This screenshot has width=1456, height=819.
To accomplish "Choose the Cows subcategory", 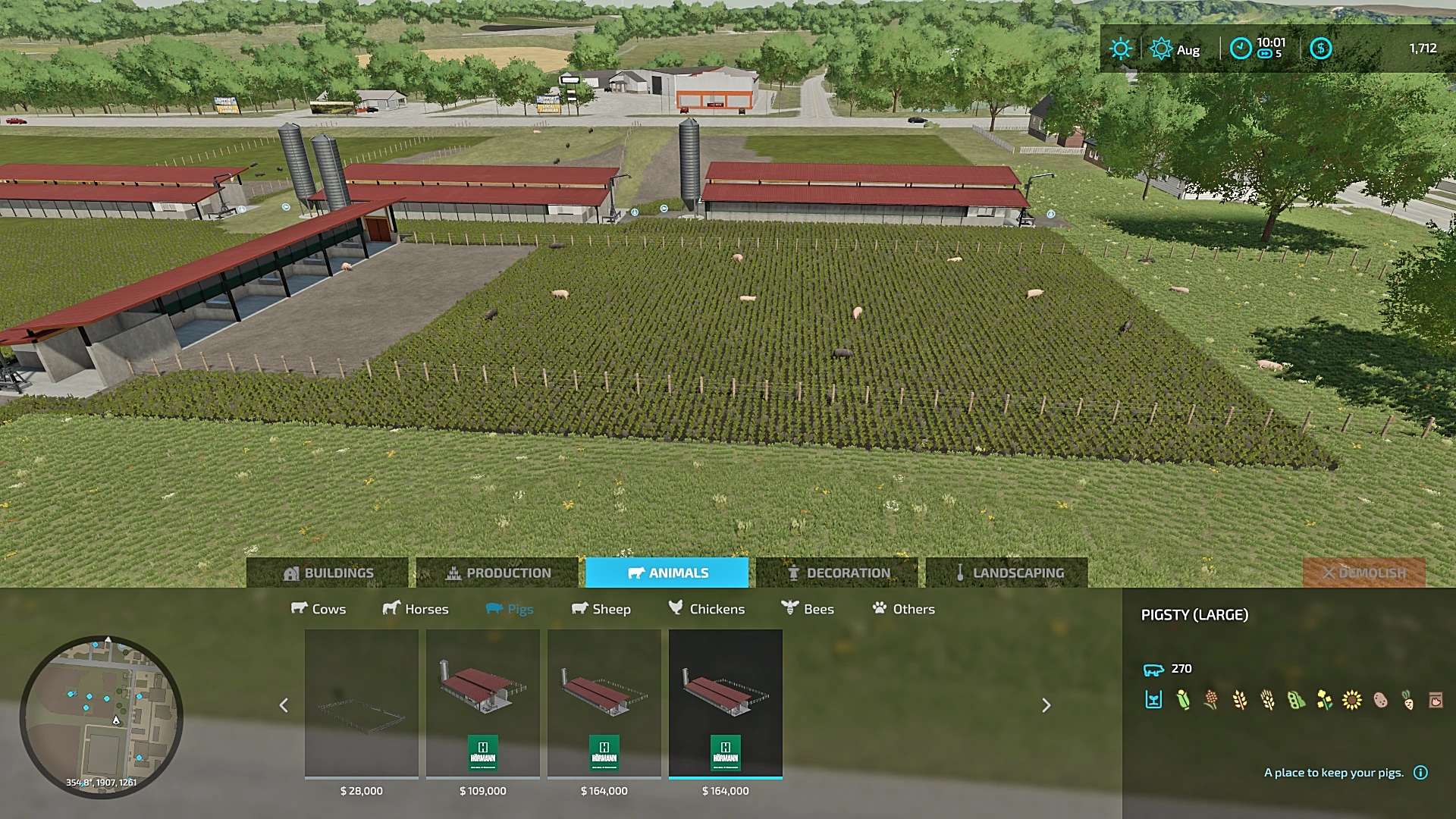I will click(318, 609).
